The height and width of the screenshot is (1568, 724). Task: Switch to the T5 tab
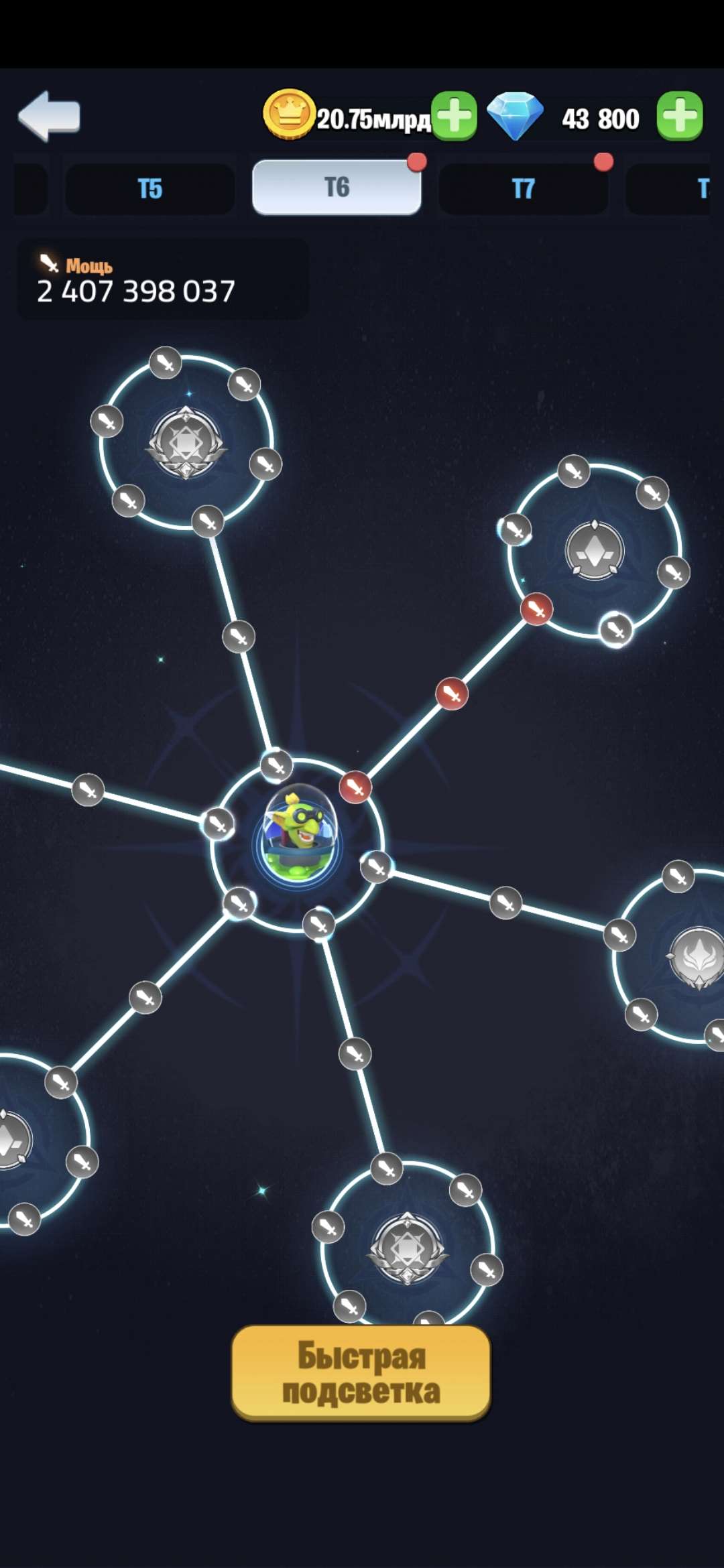150,188
